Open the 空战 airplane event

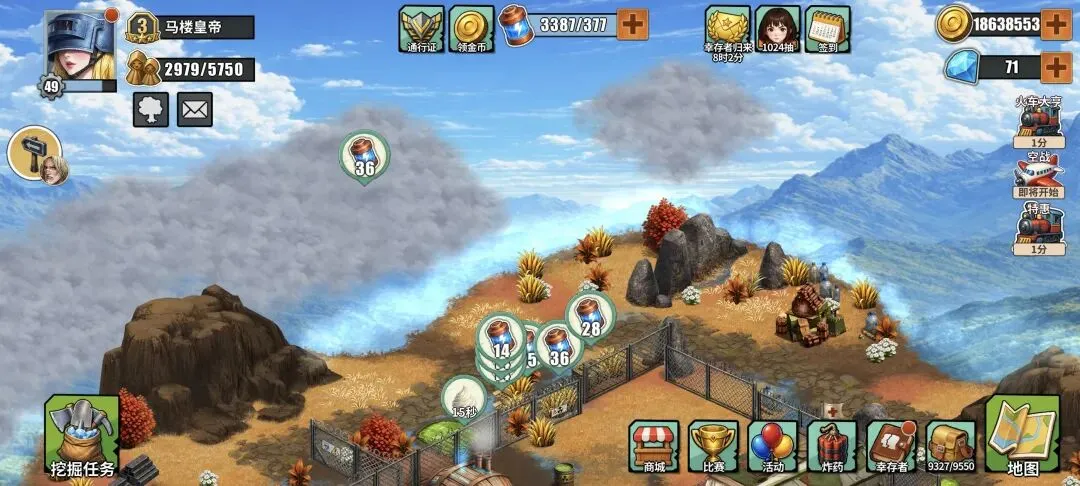[x=1039, y=172]
